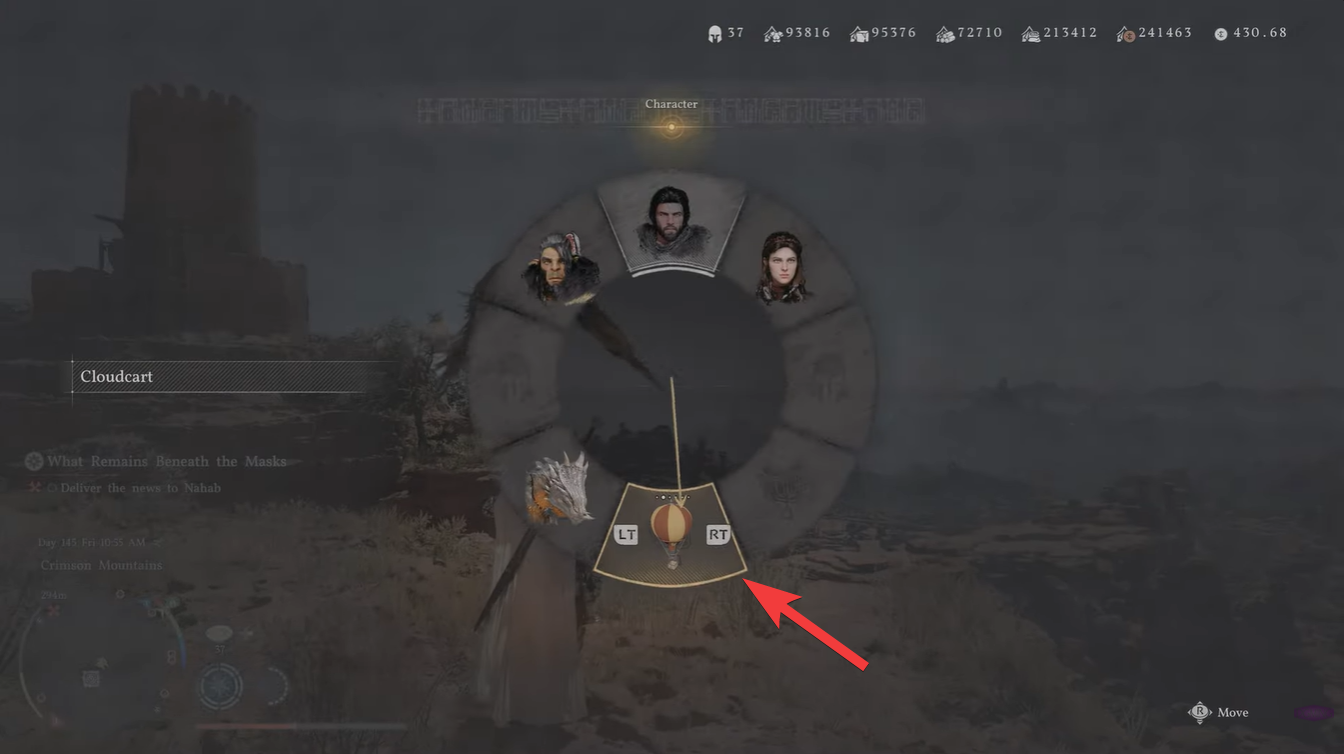This screenshot has width=1344, height=754.
Task: Click the quest marker icon beside What Remains Beneath the Masks
Action: (33, 461)
